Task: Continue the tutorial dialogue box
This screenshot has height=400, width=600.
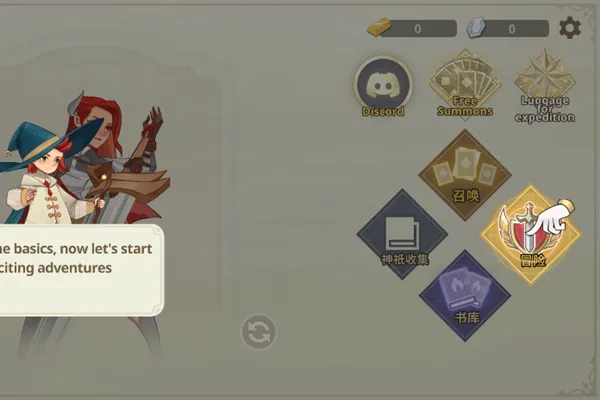Action: (x=80, y=270)
